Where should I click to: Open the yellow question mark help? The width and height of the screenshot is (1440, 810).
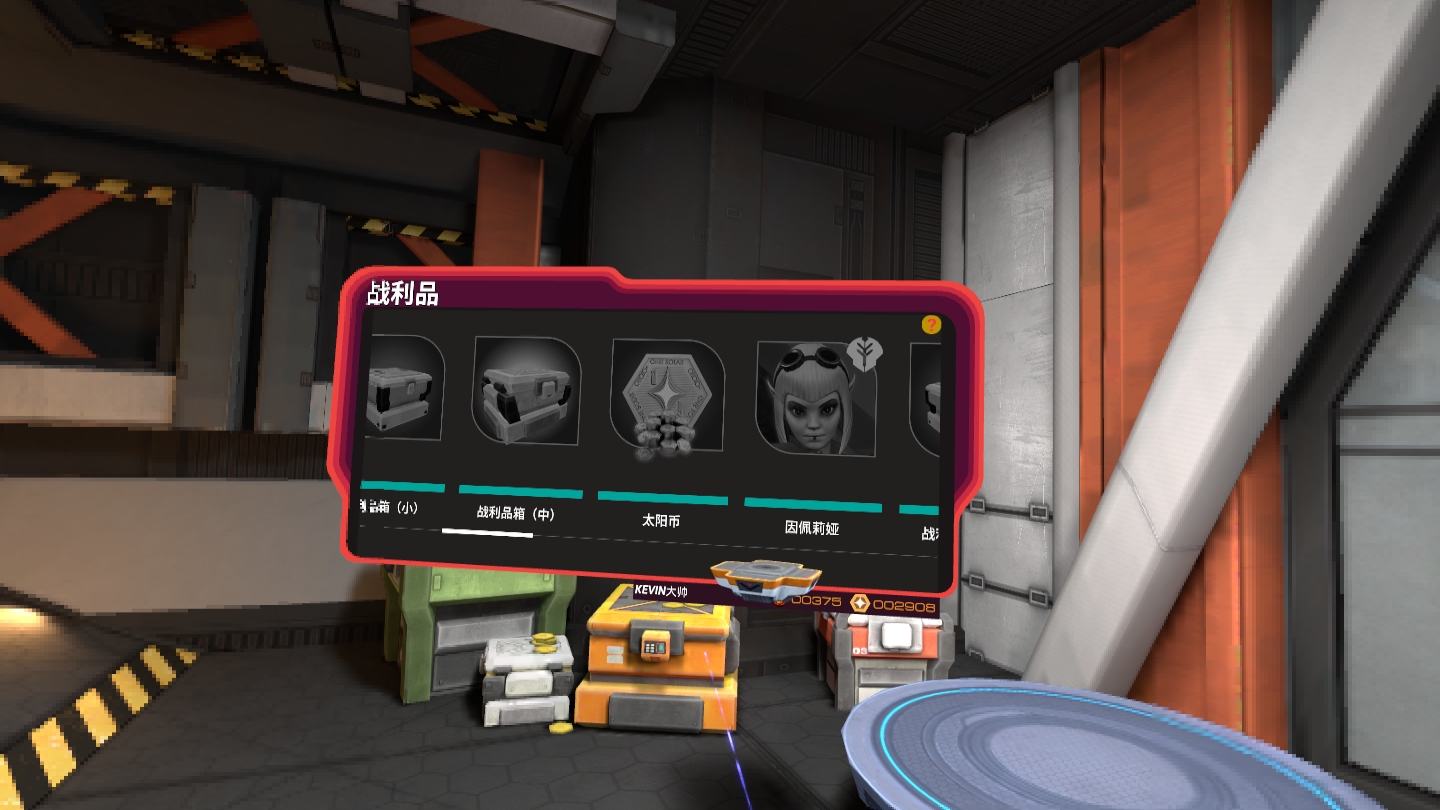pos(931,324)
